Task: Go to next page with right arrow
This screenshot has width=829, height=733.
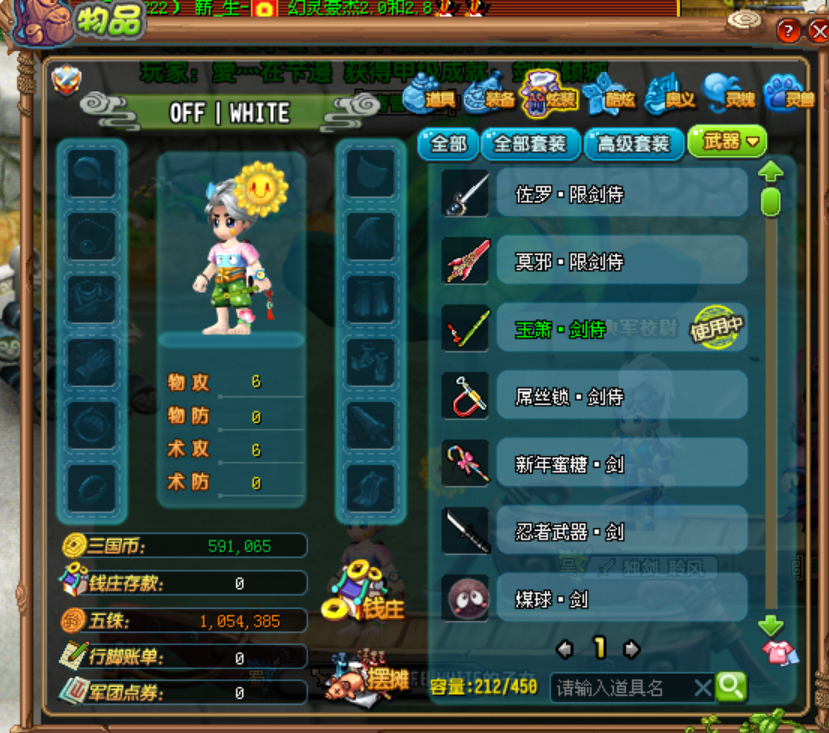Action: point(631,649)
